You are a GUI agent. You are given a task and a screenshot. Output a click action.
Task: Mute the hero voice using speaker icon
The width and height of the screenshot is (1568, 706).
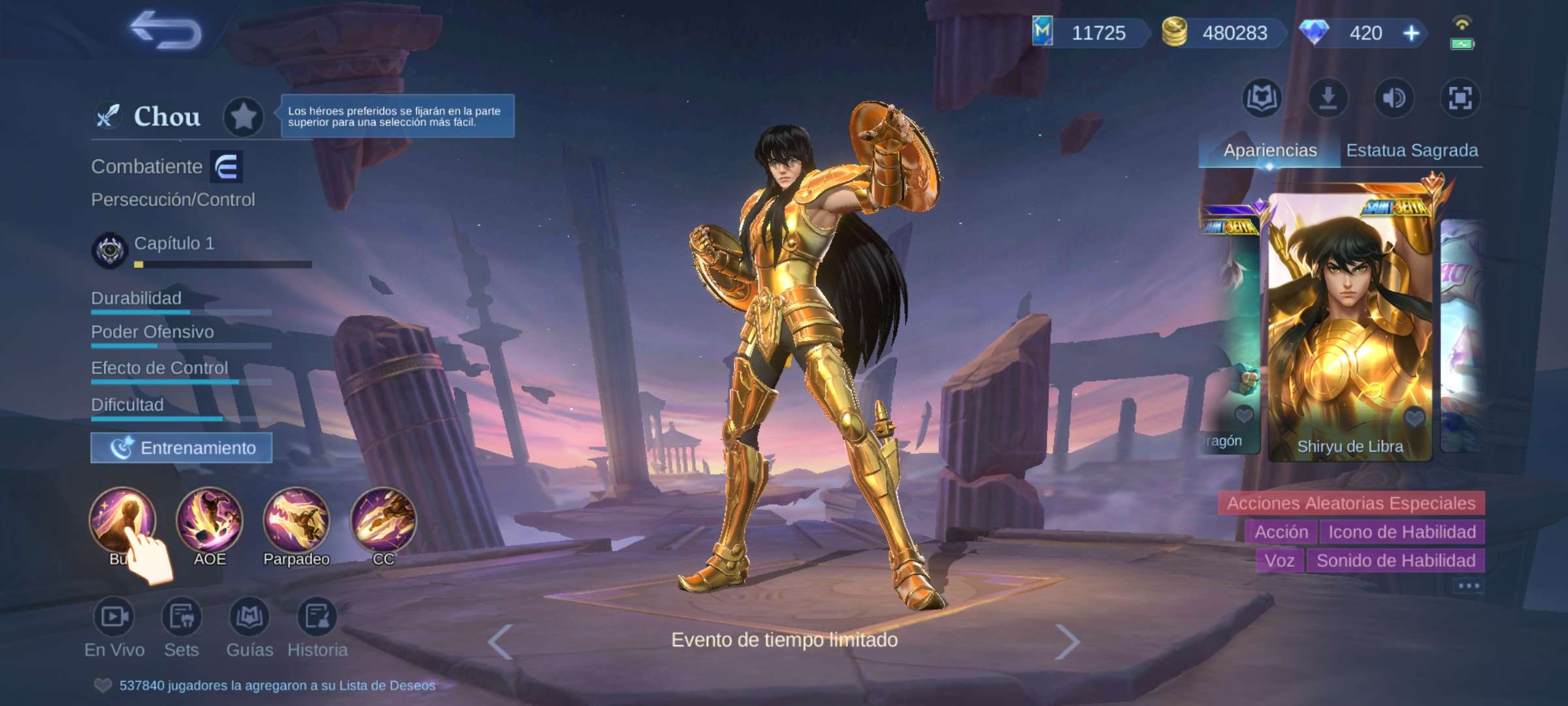click(1394, 98)
